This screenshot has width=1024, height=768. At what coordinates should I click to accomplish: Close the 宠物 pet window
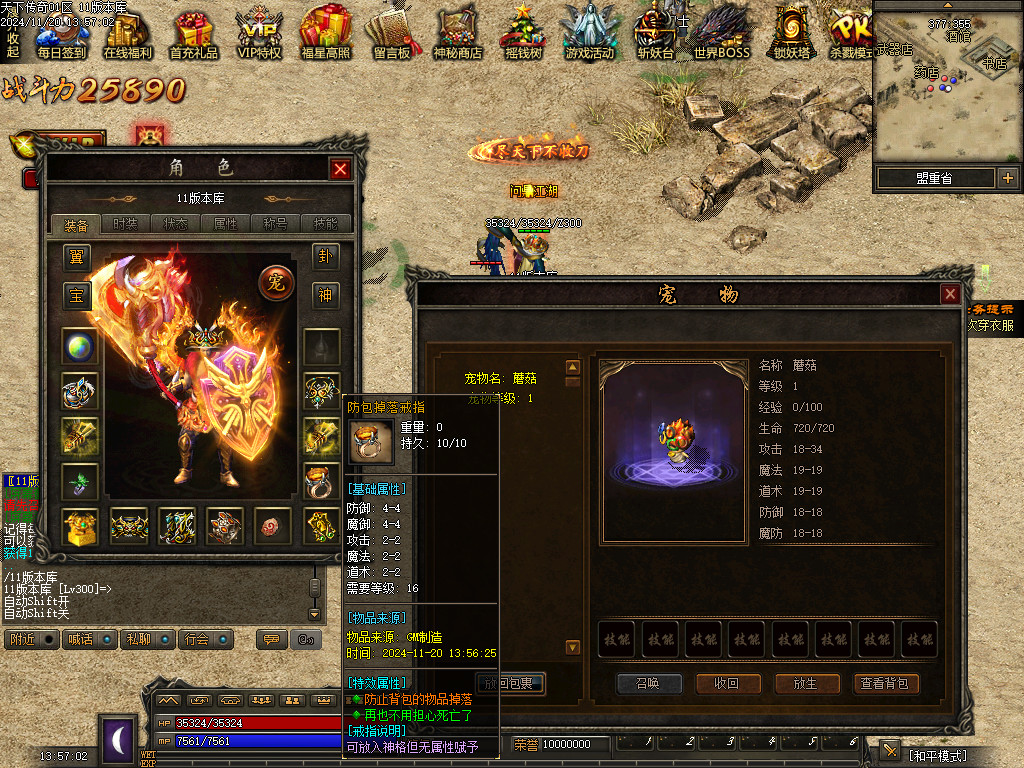pyautogui.click(x=950, y=294)
